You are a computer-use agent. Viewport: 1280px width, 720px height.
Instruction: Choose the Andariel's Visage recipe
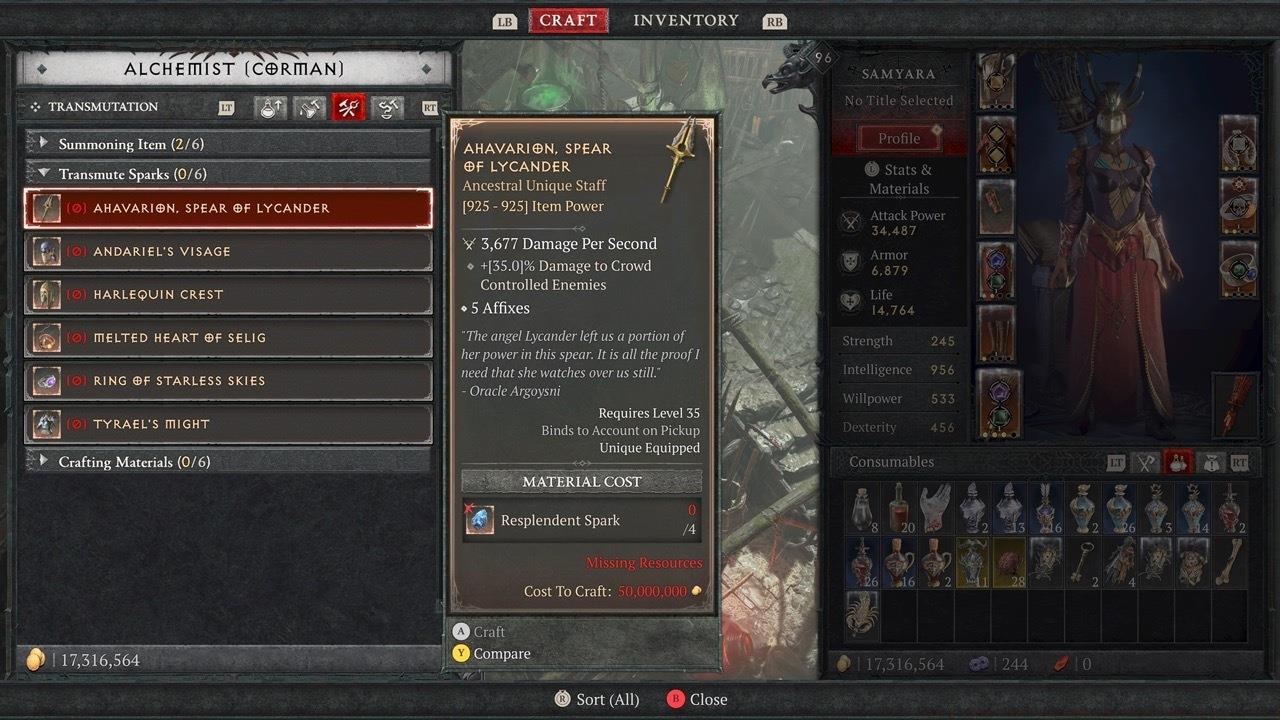228,251
